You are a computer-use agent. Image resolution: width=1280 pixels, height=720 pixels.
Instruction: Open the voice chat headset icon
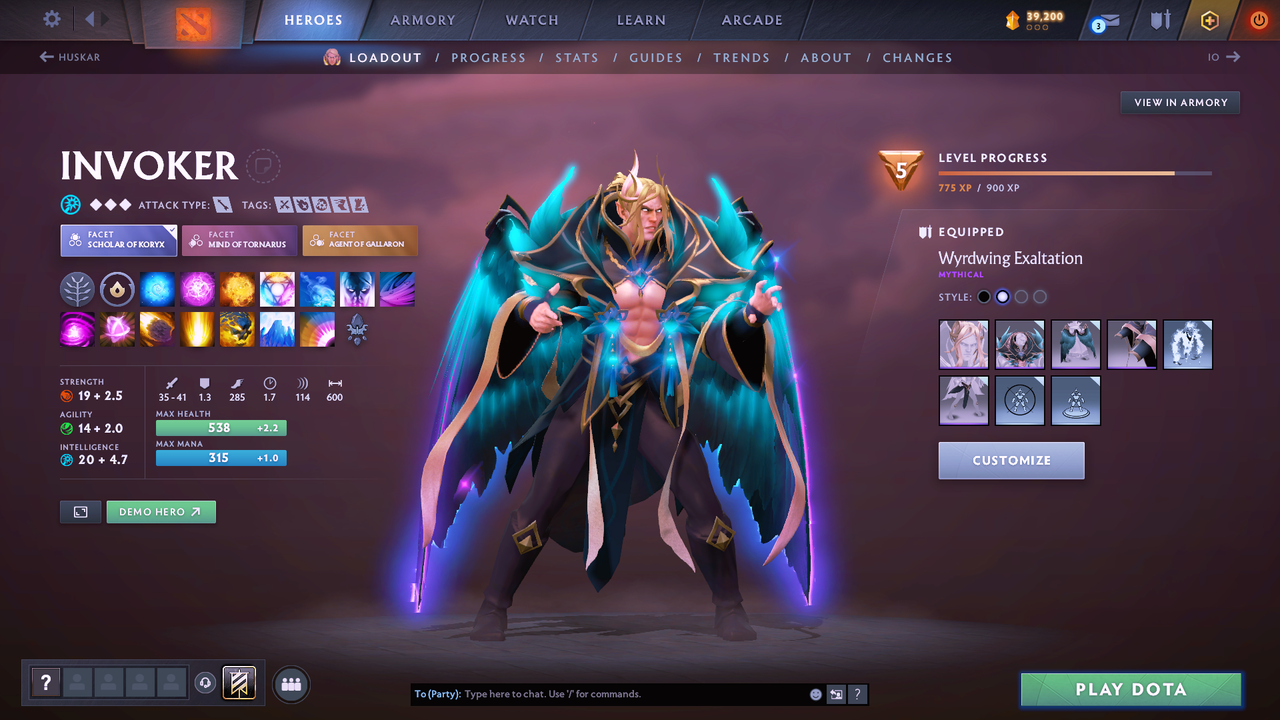[x=207, y=683]
